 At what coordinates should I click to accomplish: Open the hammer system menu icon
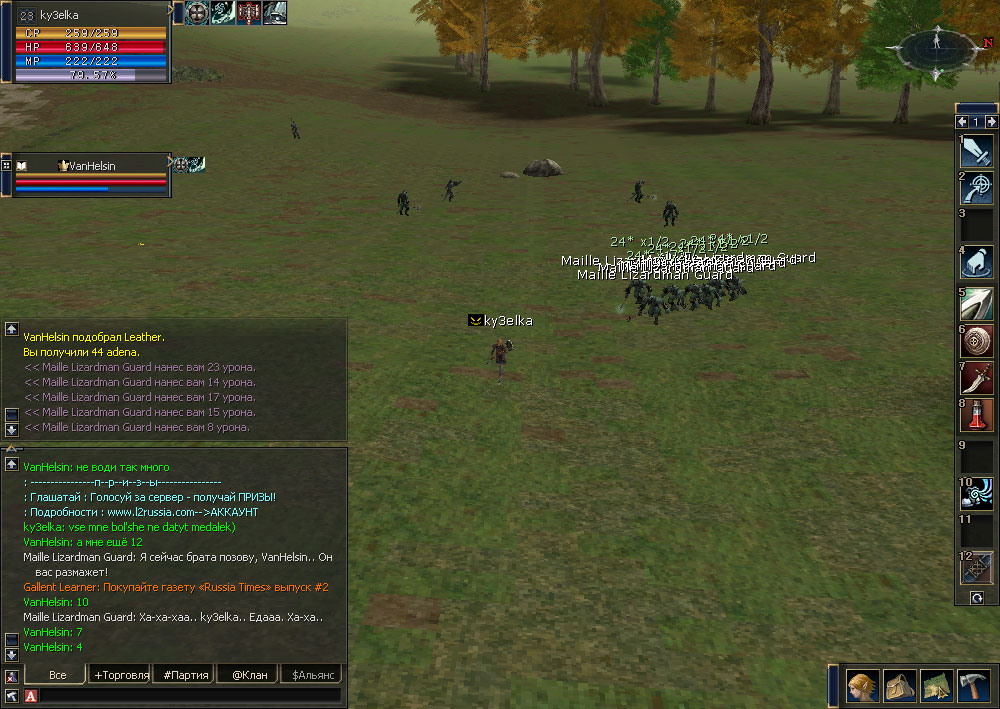pyautogui.click(x=973, y=685)
